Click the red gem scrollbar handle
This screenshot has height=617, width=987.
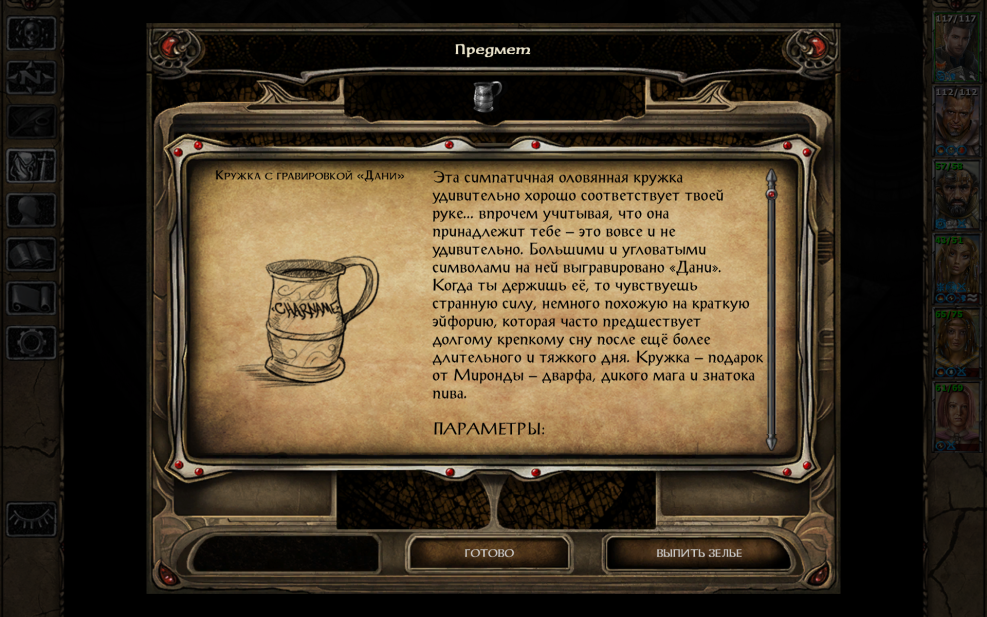pyautogui.click(x=771, y=194)
